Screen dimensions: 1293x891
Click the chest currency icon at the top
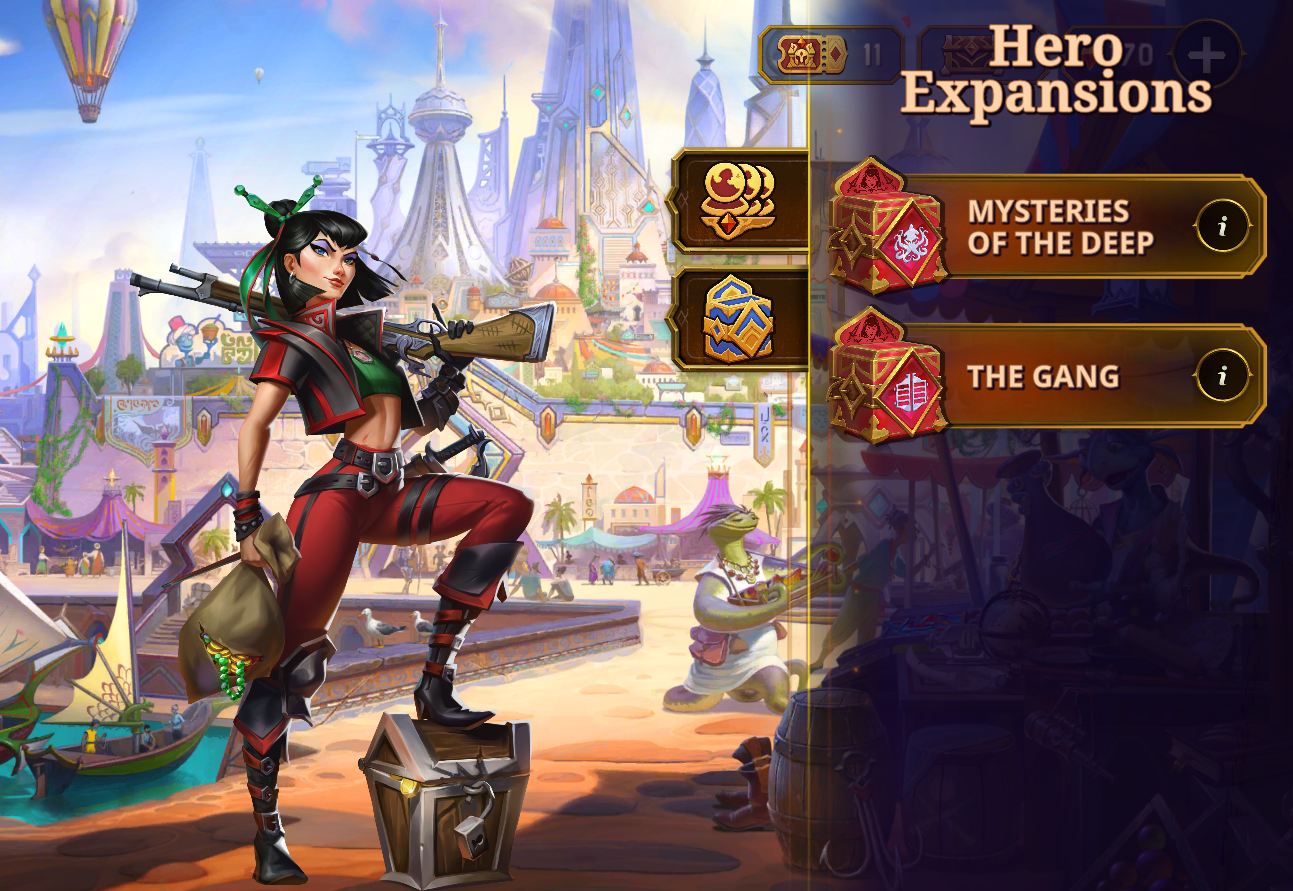(x=963, y=48)
